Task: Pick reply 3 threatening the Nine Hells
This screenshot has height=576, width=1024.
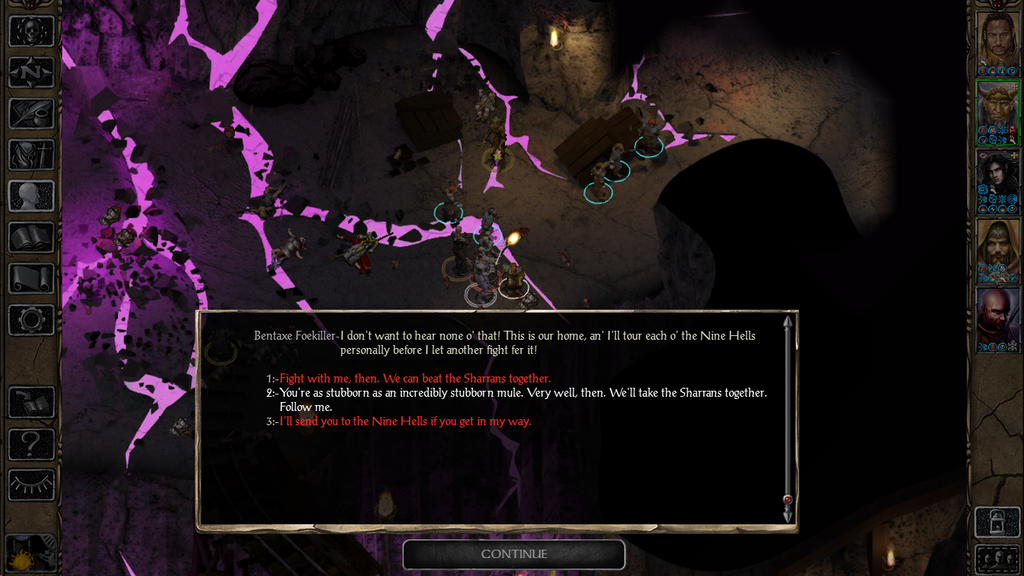Action: pyautogui.click(x=405, y=421)
